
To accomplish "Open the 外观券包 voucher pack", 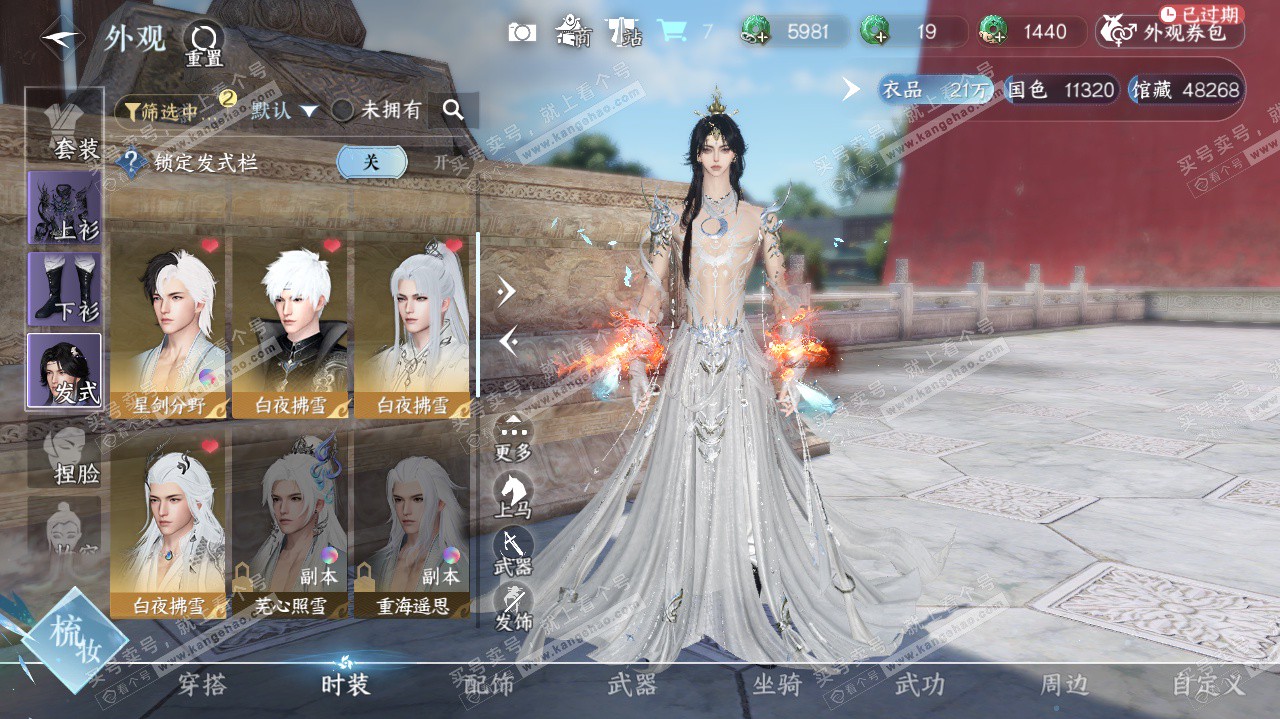I will [1171, 32].
